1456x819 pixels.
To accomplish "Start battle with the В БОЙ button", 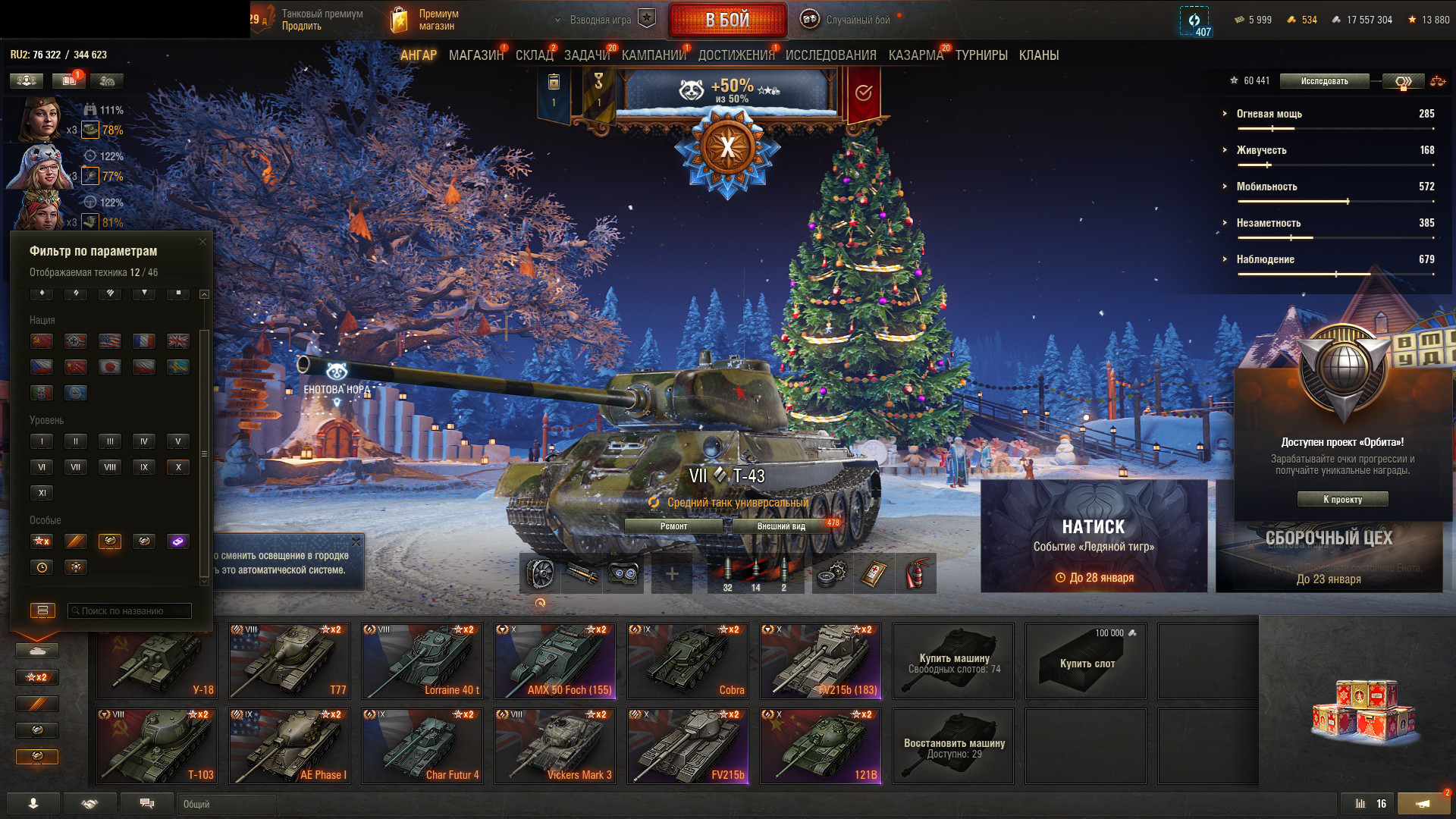I will 726,20.
